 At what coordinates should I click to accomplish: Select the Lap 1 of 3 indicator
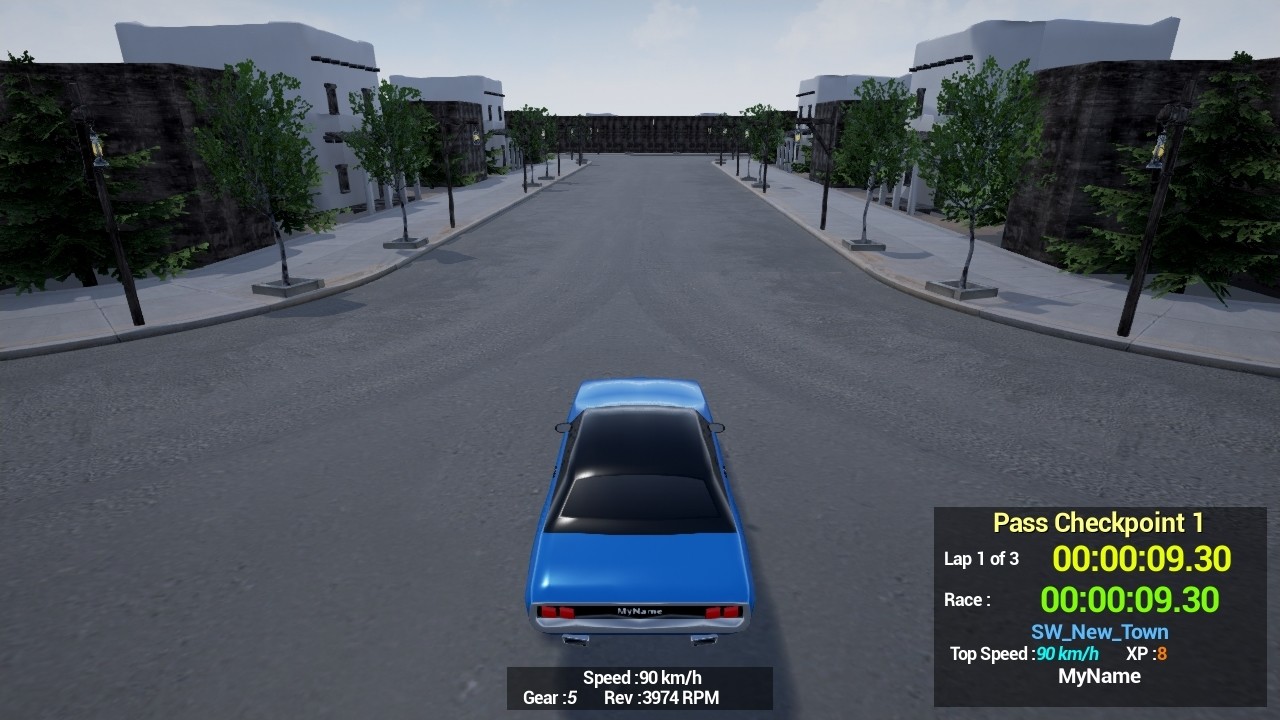tap(984, 559)
